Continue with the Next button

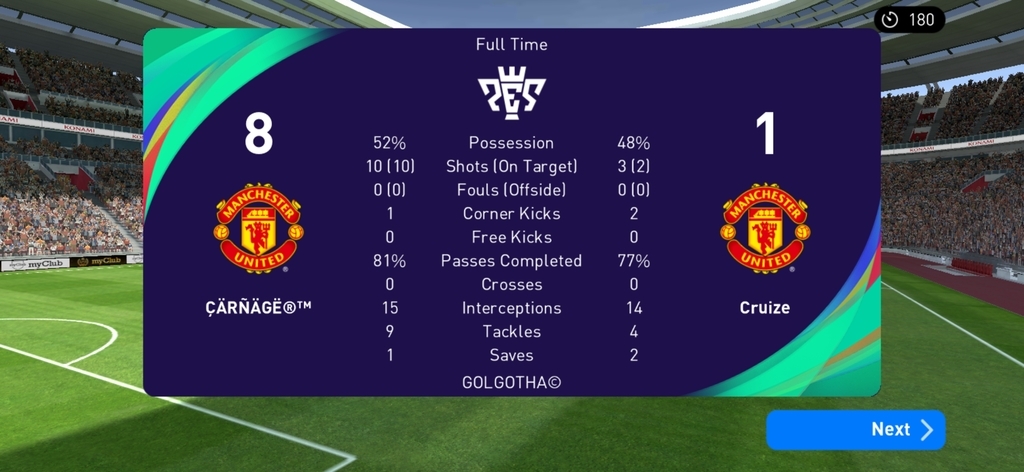pos(855,429)
